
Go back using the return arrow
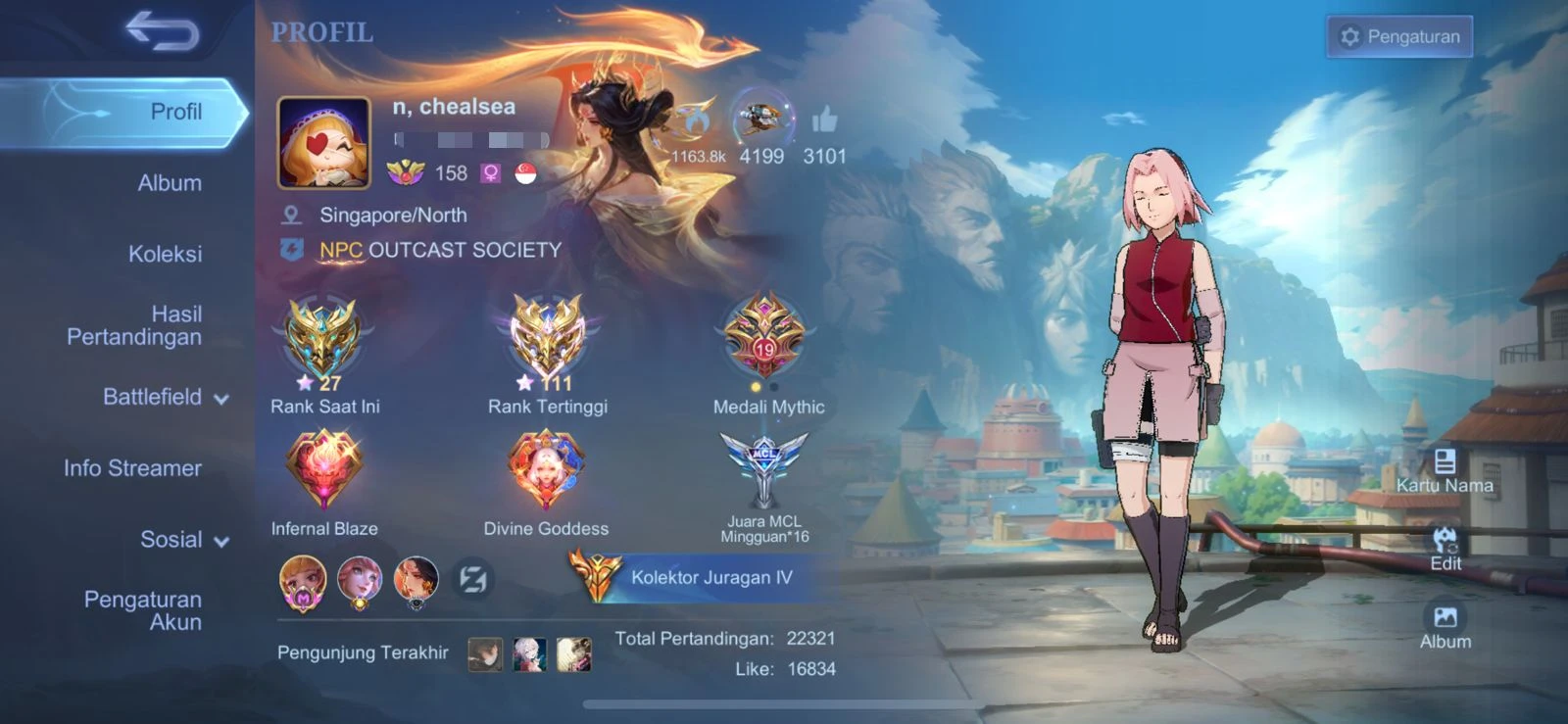pos(162,31)
